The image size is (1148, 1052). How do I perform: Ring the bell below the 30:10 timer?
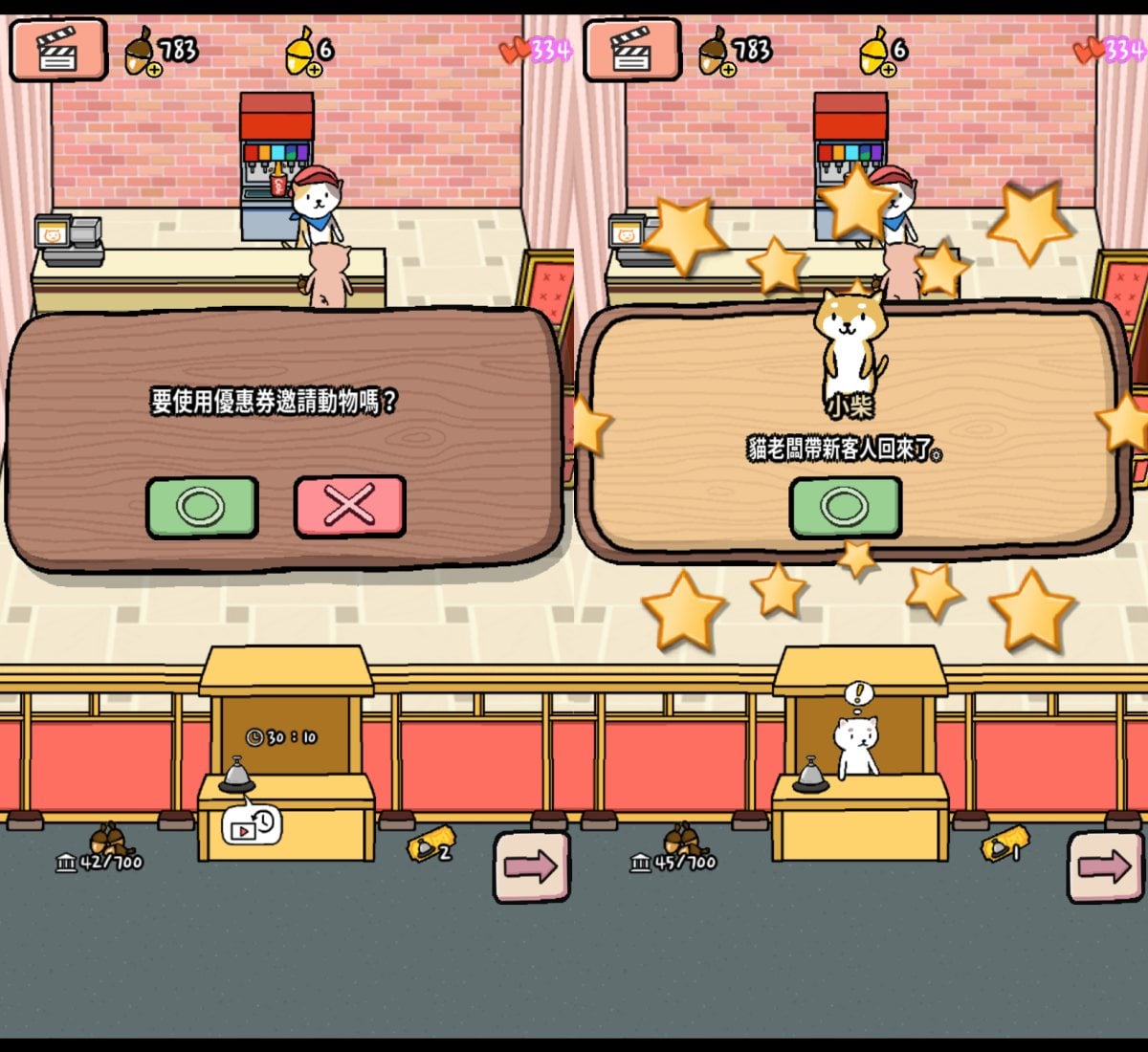[236, 776]
